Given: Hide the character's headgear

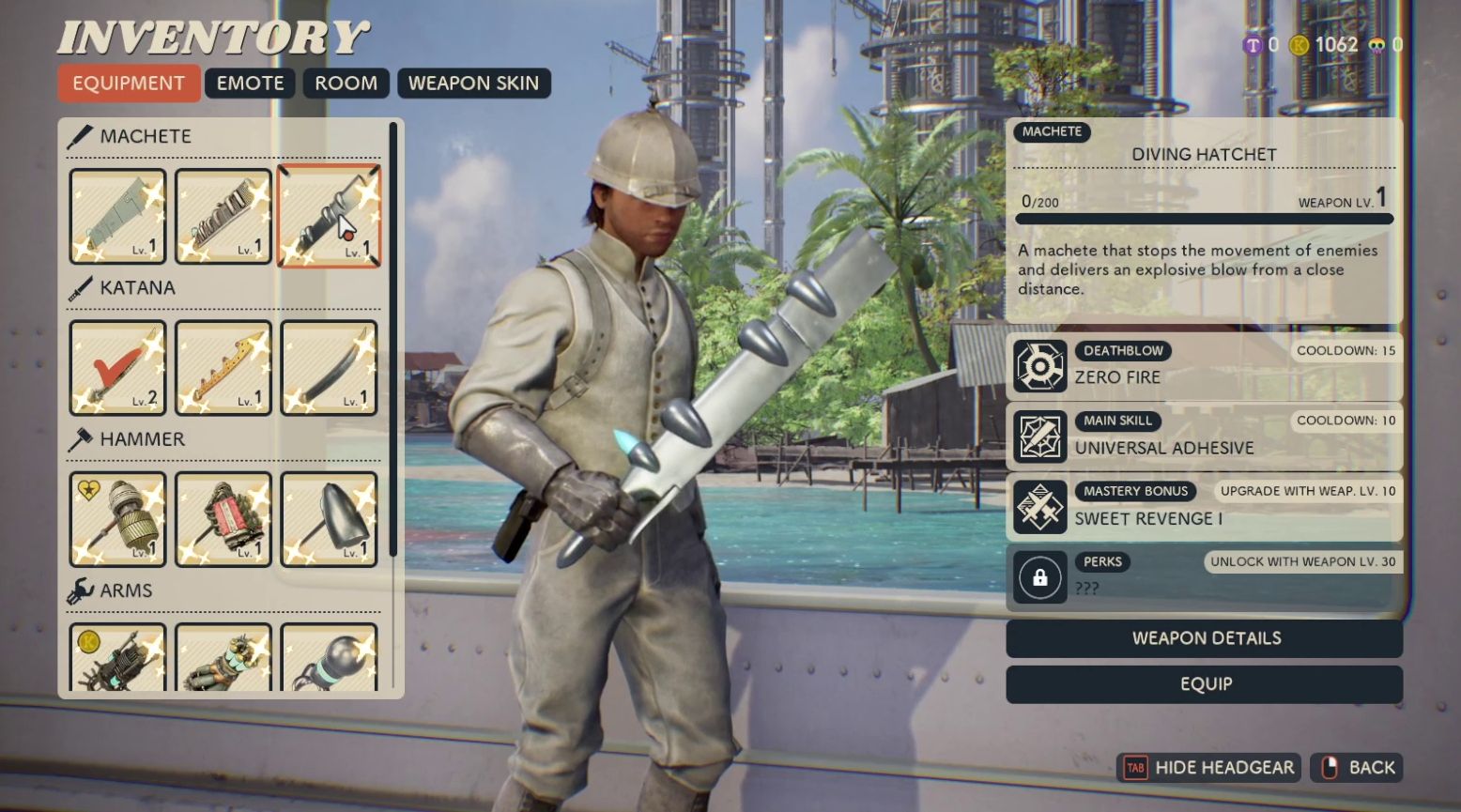Looking at the screenshot, I should pyautogui.click(x=1208, y=768).
